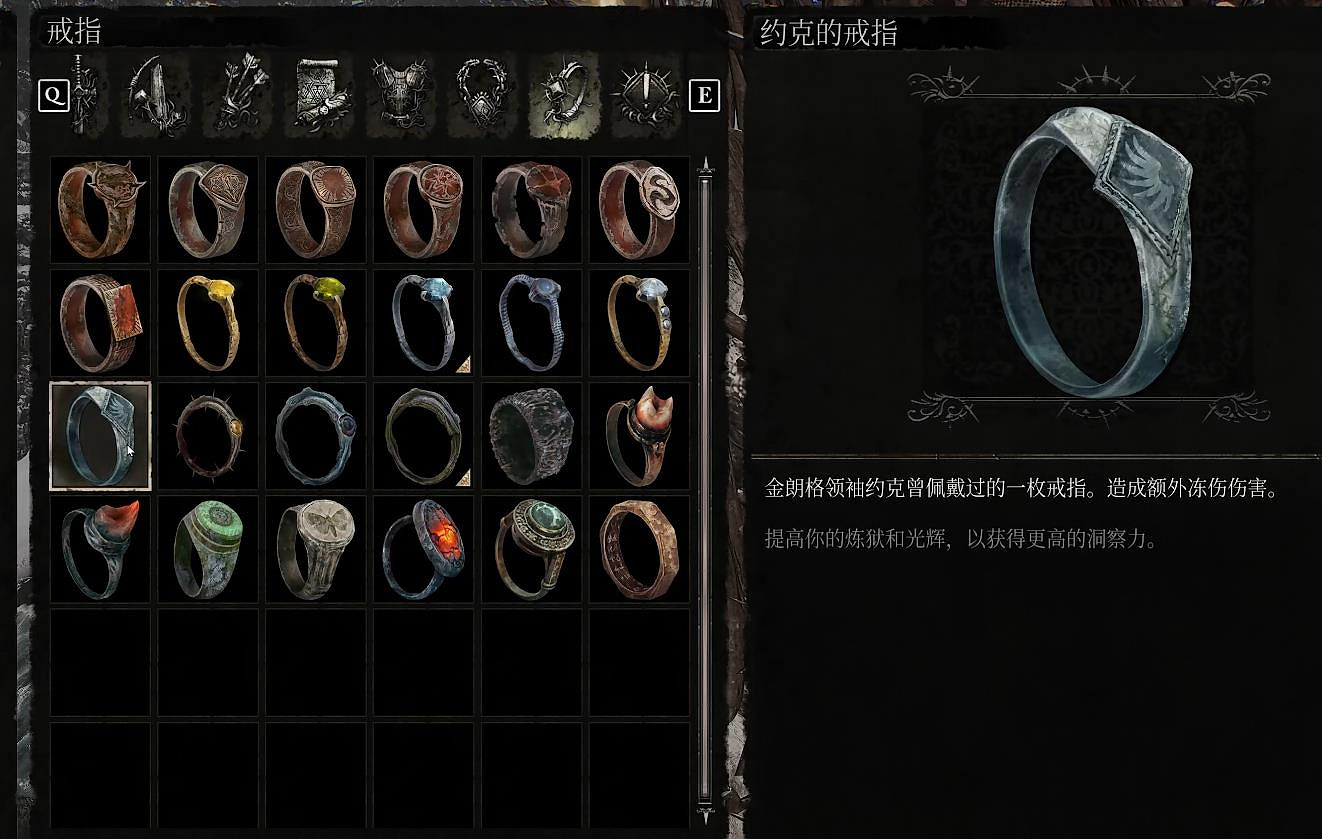Image resolution: width=1322 pixels, height=839 pixels.
Task: Select the red tooth ring in row three
Action: (x=638, y=435)
